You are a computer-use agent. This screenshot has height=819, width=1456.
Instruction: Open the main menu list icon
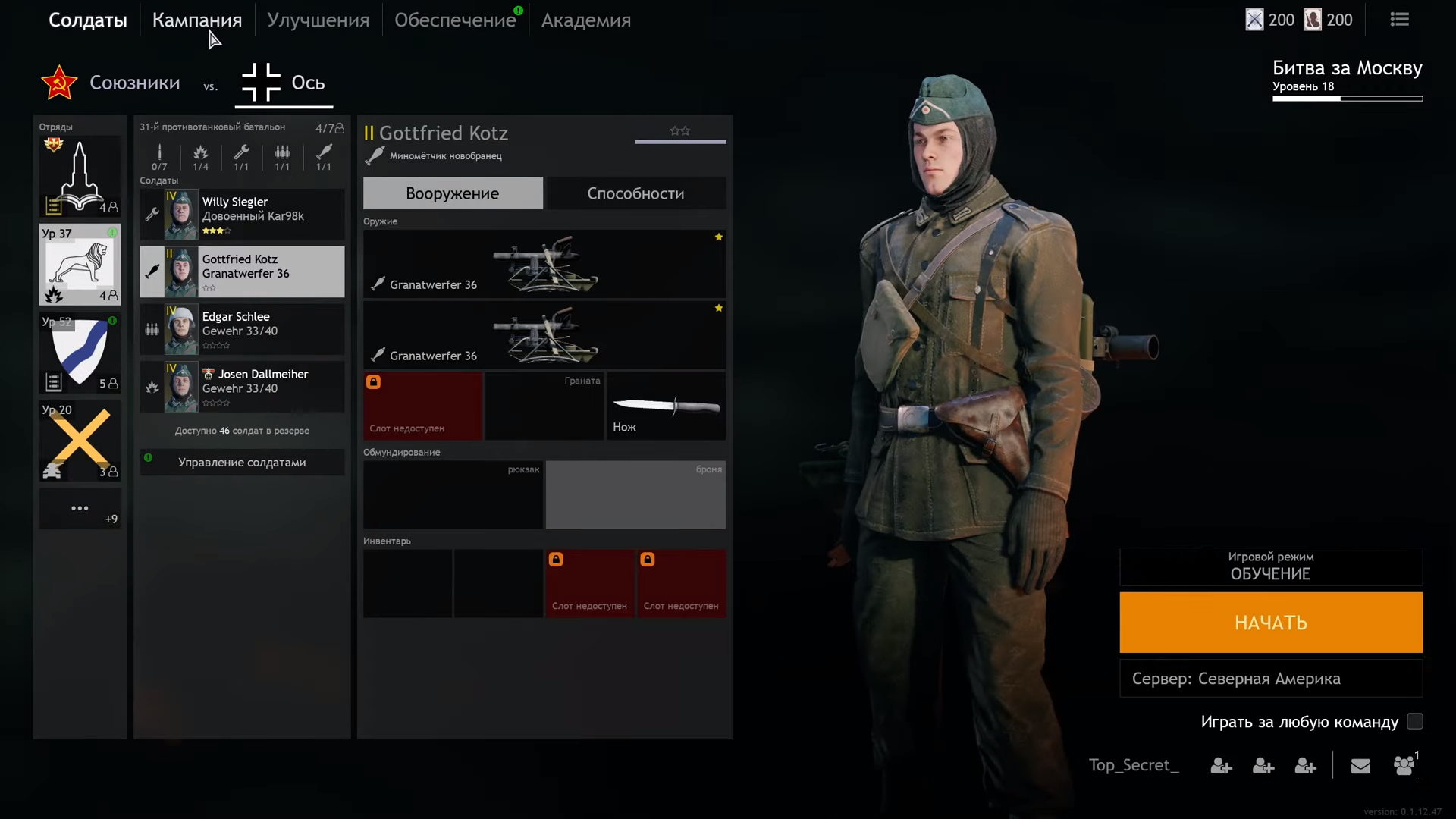(x=1400, y=20)
